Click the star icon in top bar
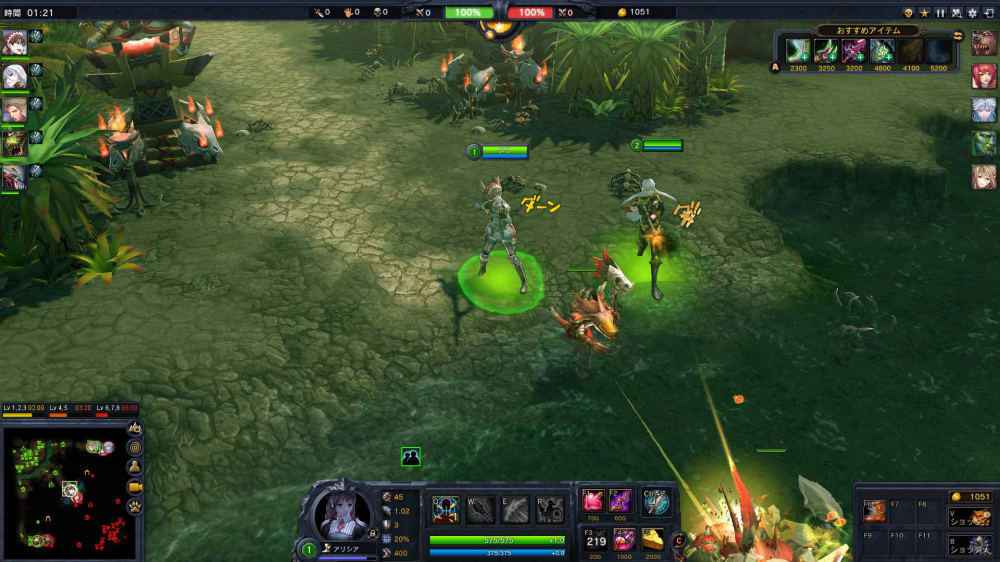The width and height of the screenshot is (1000, 562). coord(924,12)
